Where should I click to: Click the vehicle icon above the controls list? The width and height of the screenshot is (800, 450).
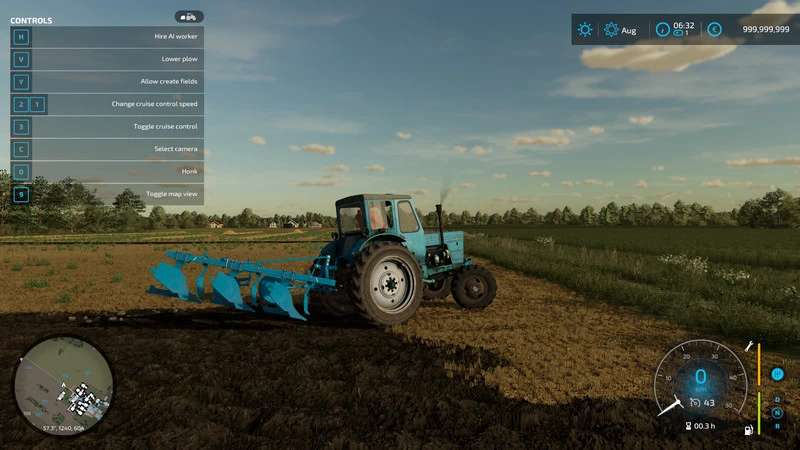tap(188, 17)
